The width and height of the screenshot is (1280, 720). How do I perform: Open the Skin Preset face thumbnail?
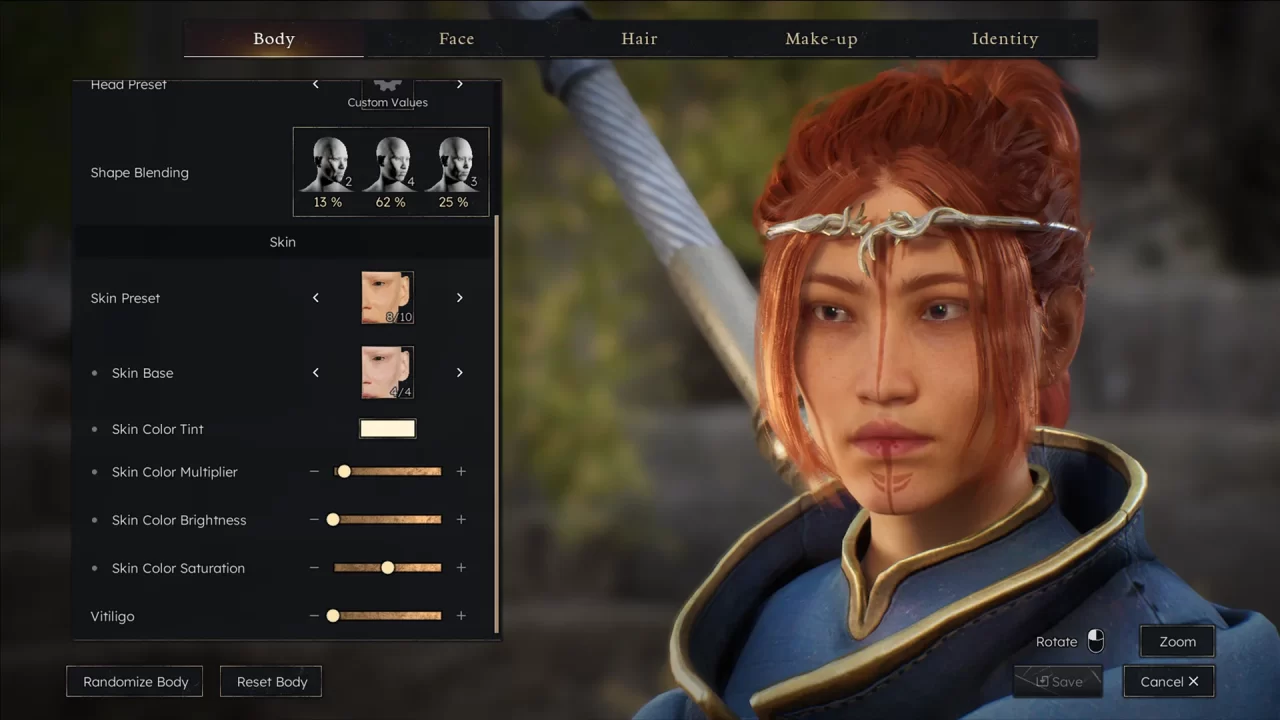387,297
